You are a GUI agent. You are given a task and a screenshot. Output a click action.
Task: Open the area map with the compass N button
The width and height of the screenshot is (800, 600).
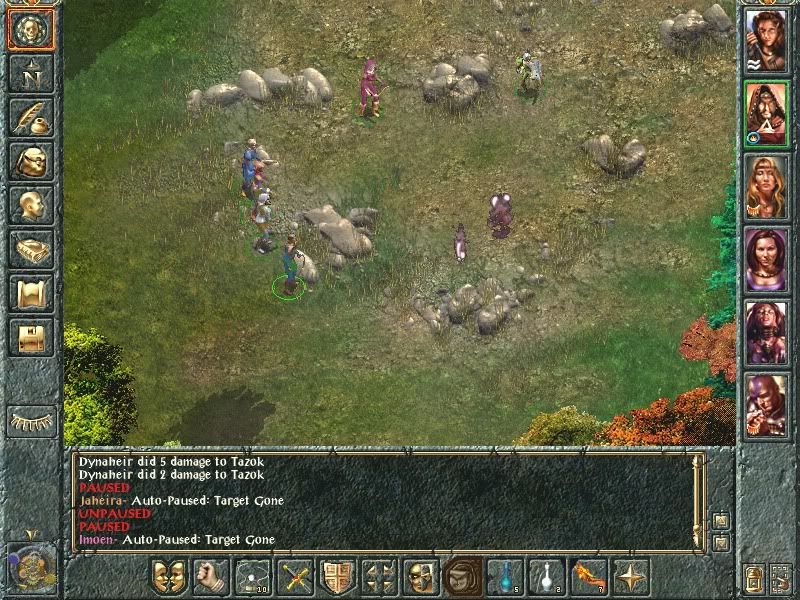tap(30, 74)
